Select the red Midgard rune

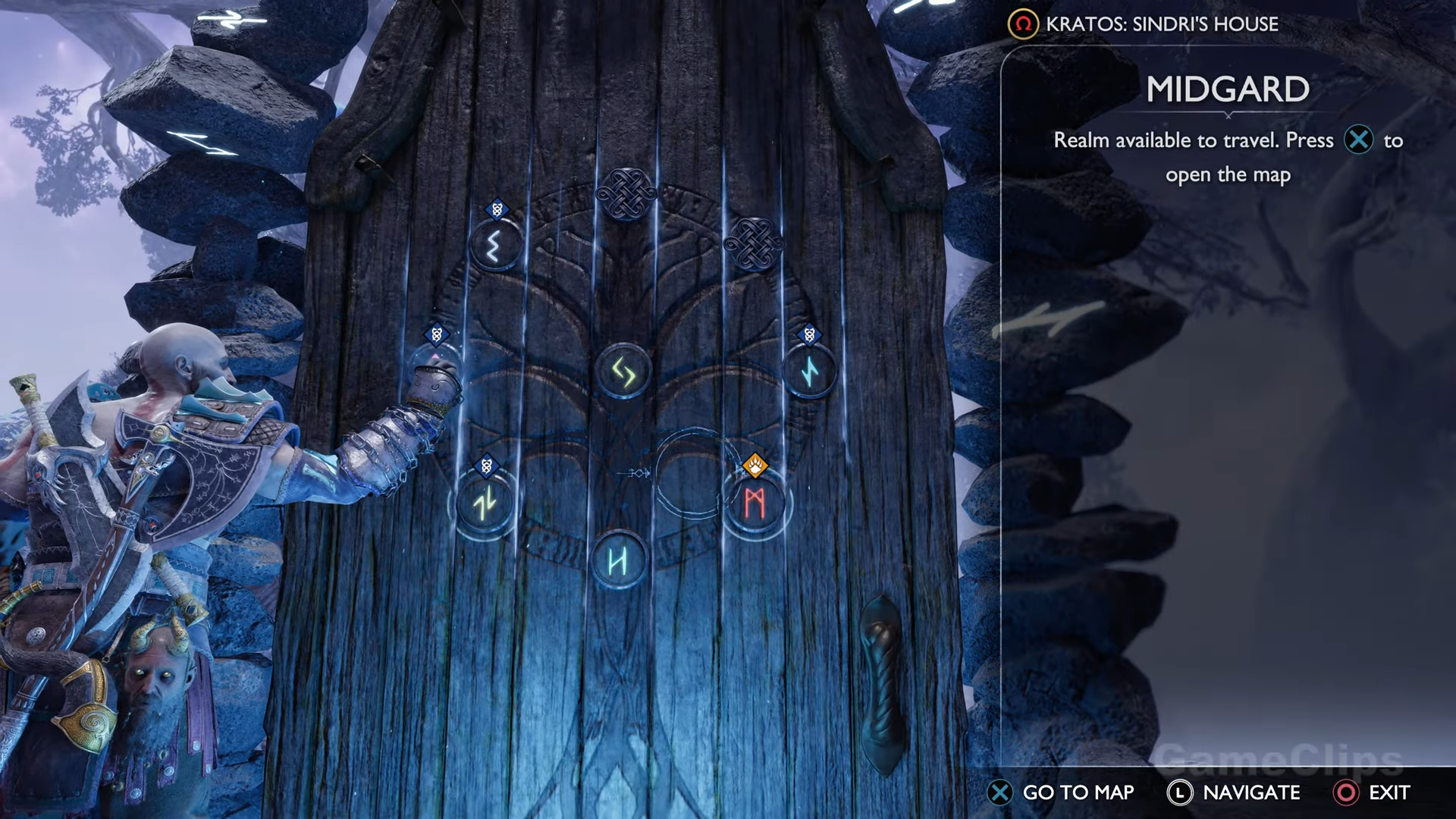point(754,504)
